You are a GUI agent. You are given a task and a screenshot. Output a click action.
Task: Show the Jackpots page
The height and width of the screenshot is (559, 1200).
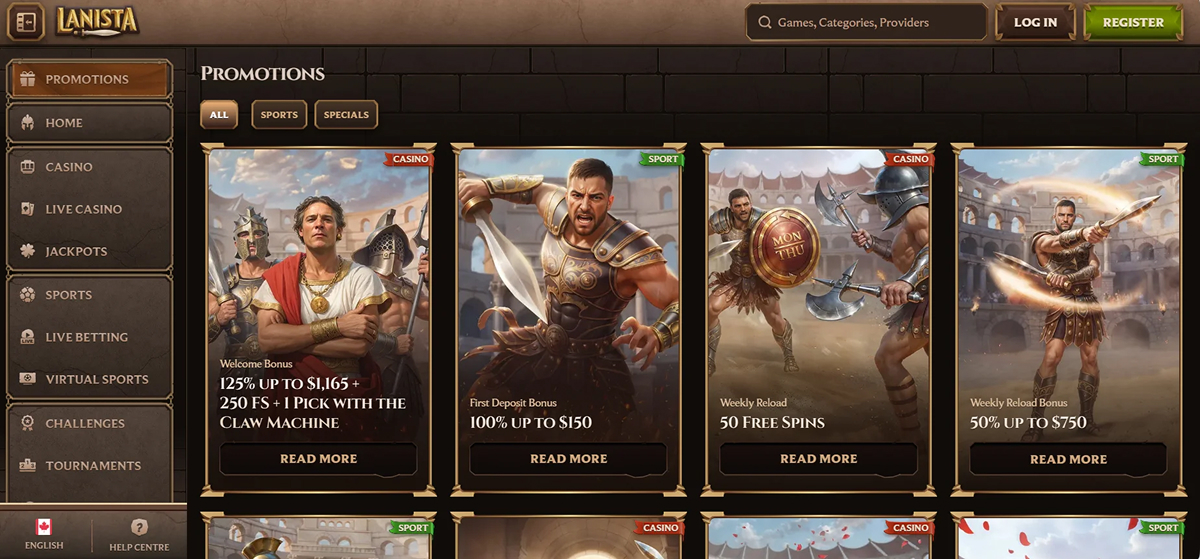[x=89, y=252]
